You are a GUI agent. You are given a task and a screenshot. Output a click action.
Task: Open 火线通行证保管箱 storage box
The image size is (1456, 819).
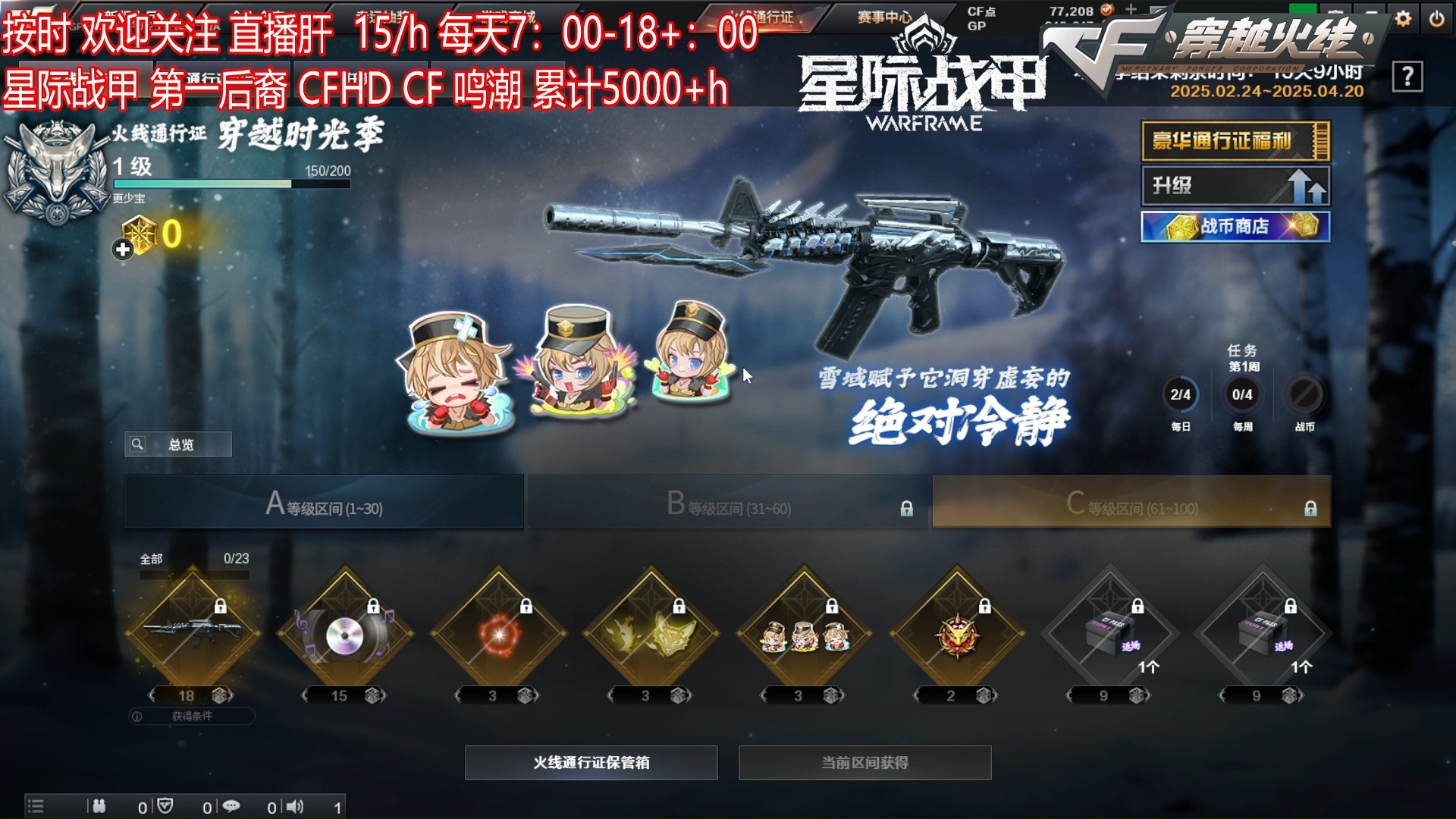pyautogui.click(x=590, y=762)
